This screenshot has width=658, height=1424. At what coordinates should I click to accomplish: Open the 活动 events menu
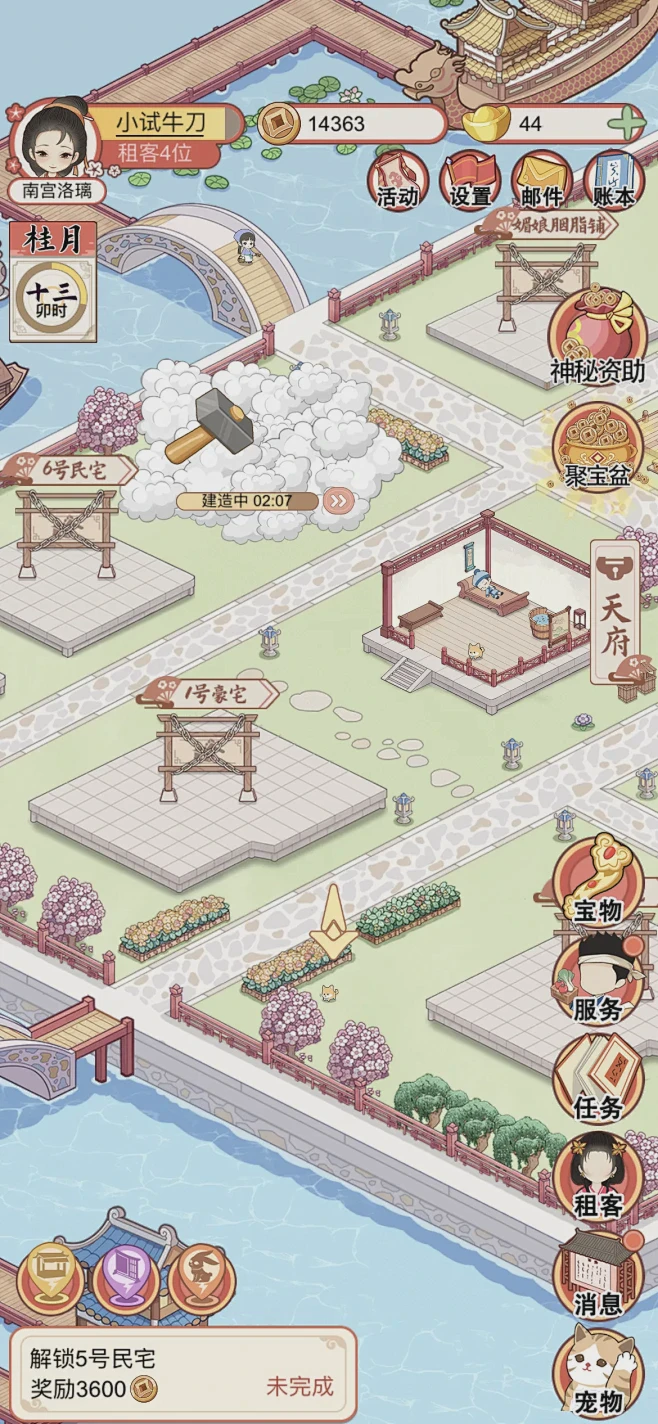tap(398, 181)
